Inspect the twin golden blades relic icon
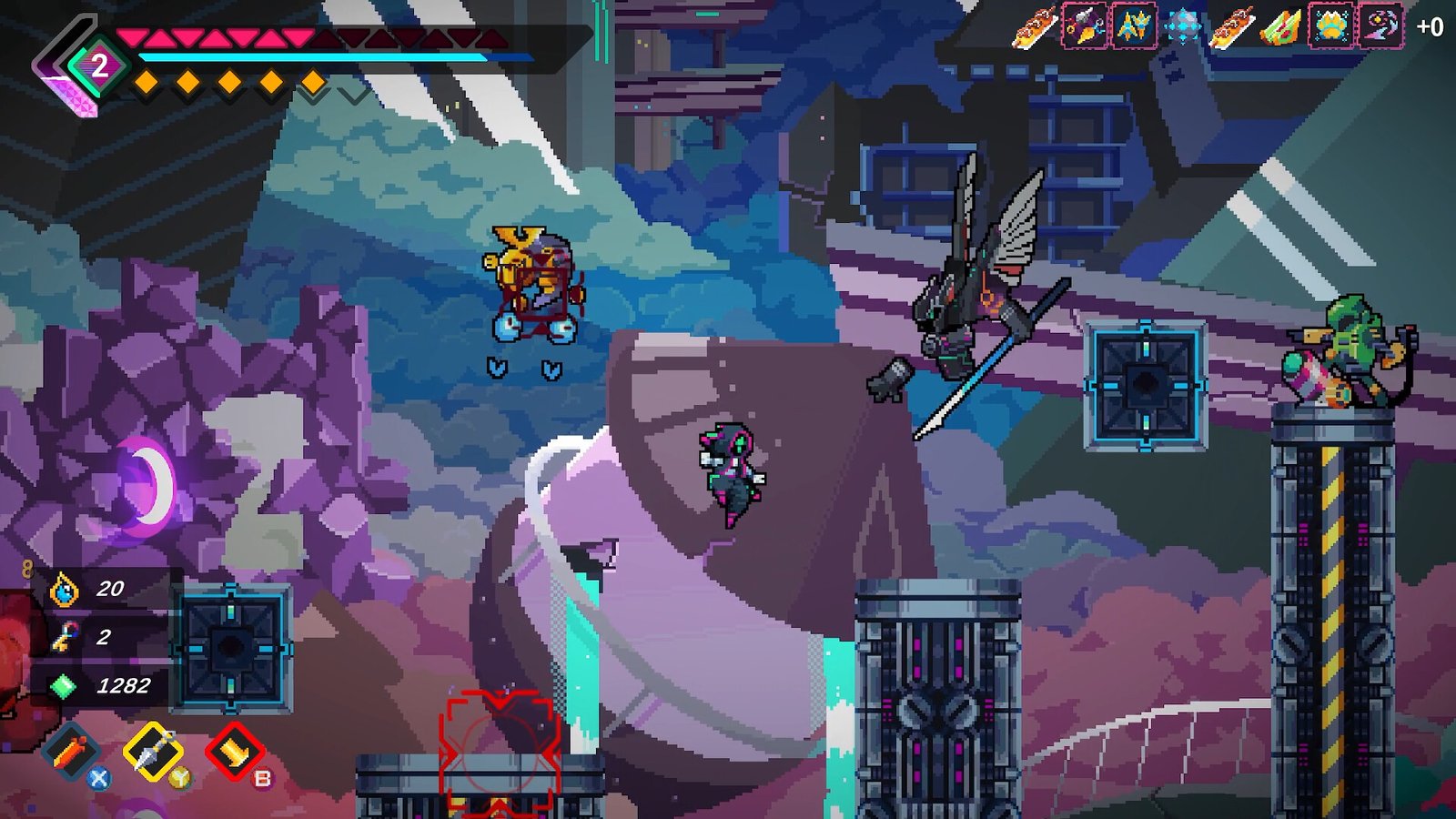This screenshot has width=1456, height=819. (1134, 27)
